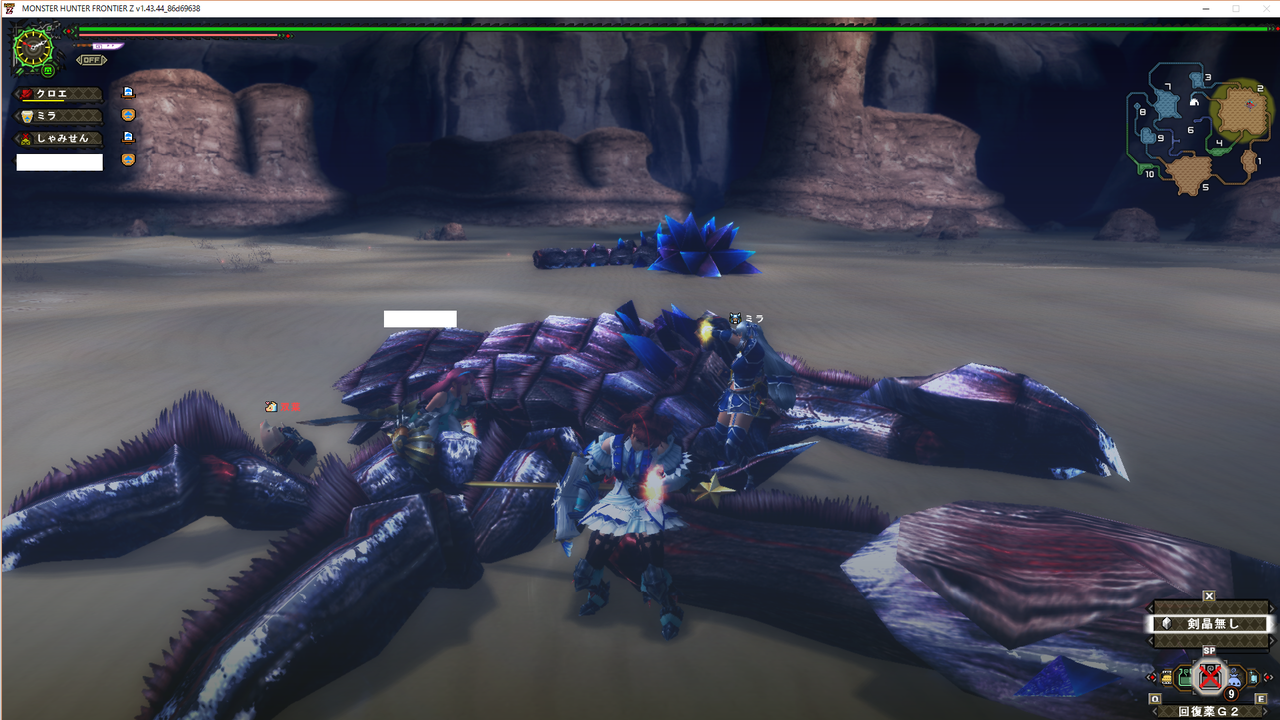Click the Monster Hunter Frontier Z title bar icon
The image size is (1280, 720).
pyautogui.click(x=10, y=8)
